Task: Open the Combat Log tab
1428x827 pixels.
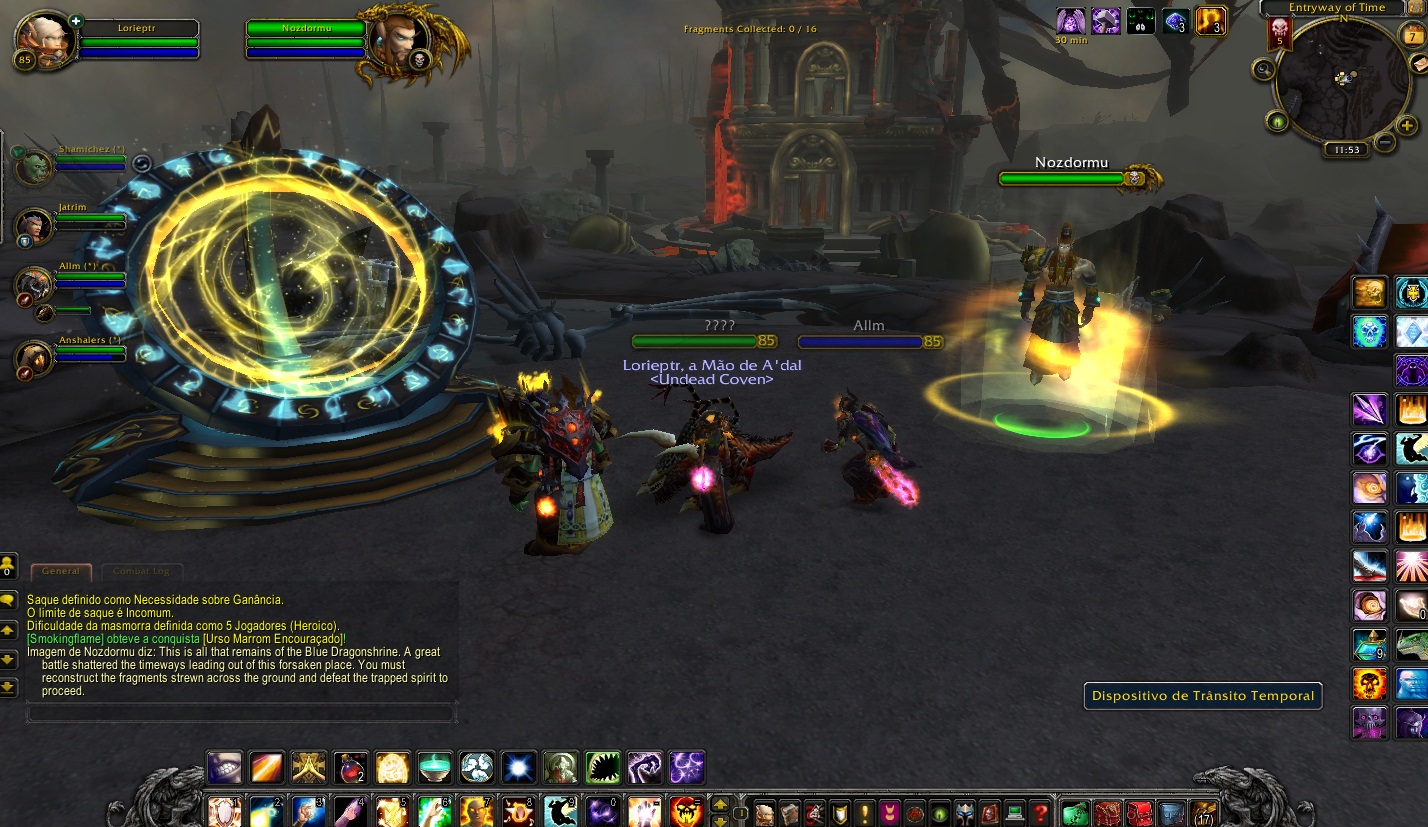Action: (140, 571)
